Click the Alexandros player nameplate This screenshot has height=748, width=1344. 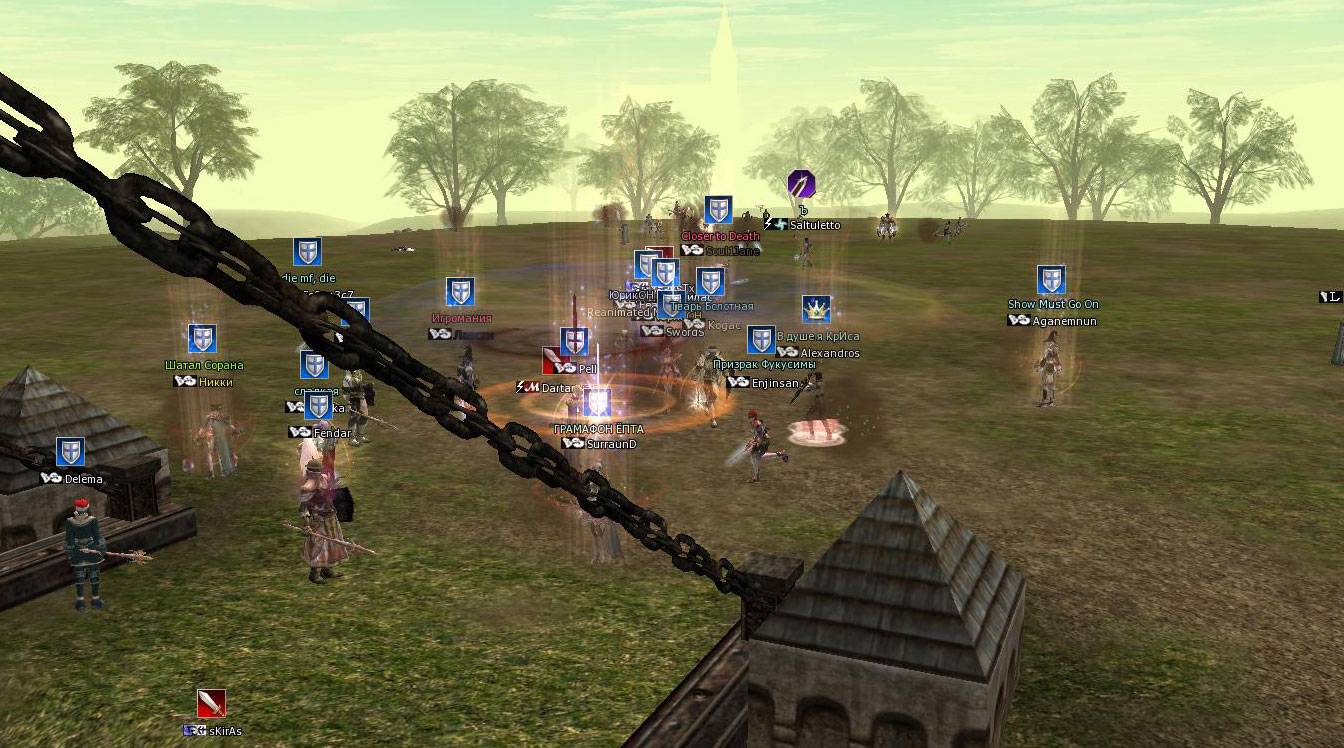coord(830,353)
